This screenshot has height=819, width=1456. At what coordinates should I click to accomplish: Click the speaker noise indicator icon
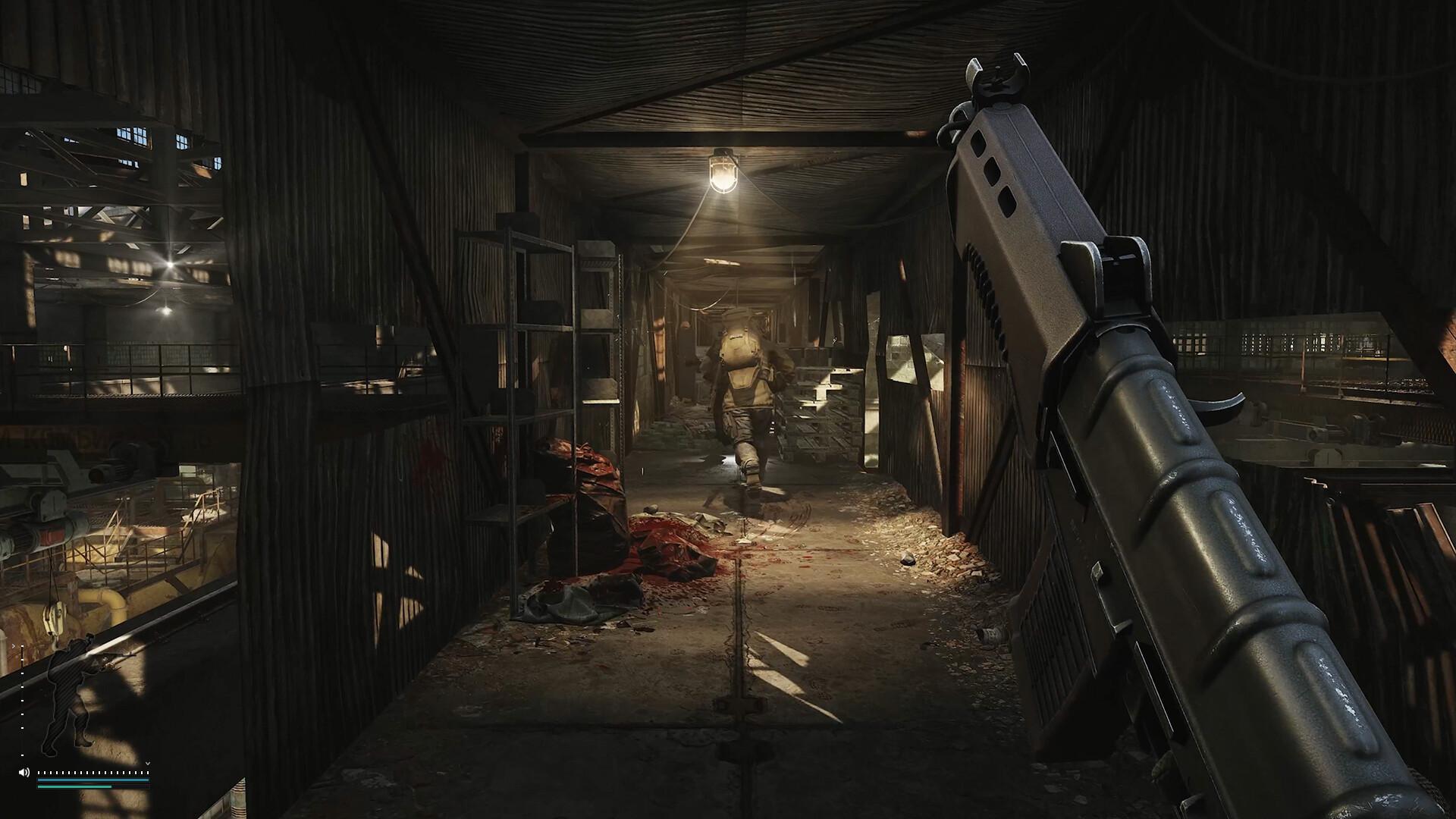coord(24,772)
